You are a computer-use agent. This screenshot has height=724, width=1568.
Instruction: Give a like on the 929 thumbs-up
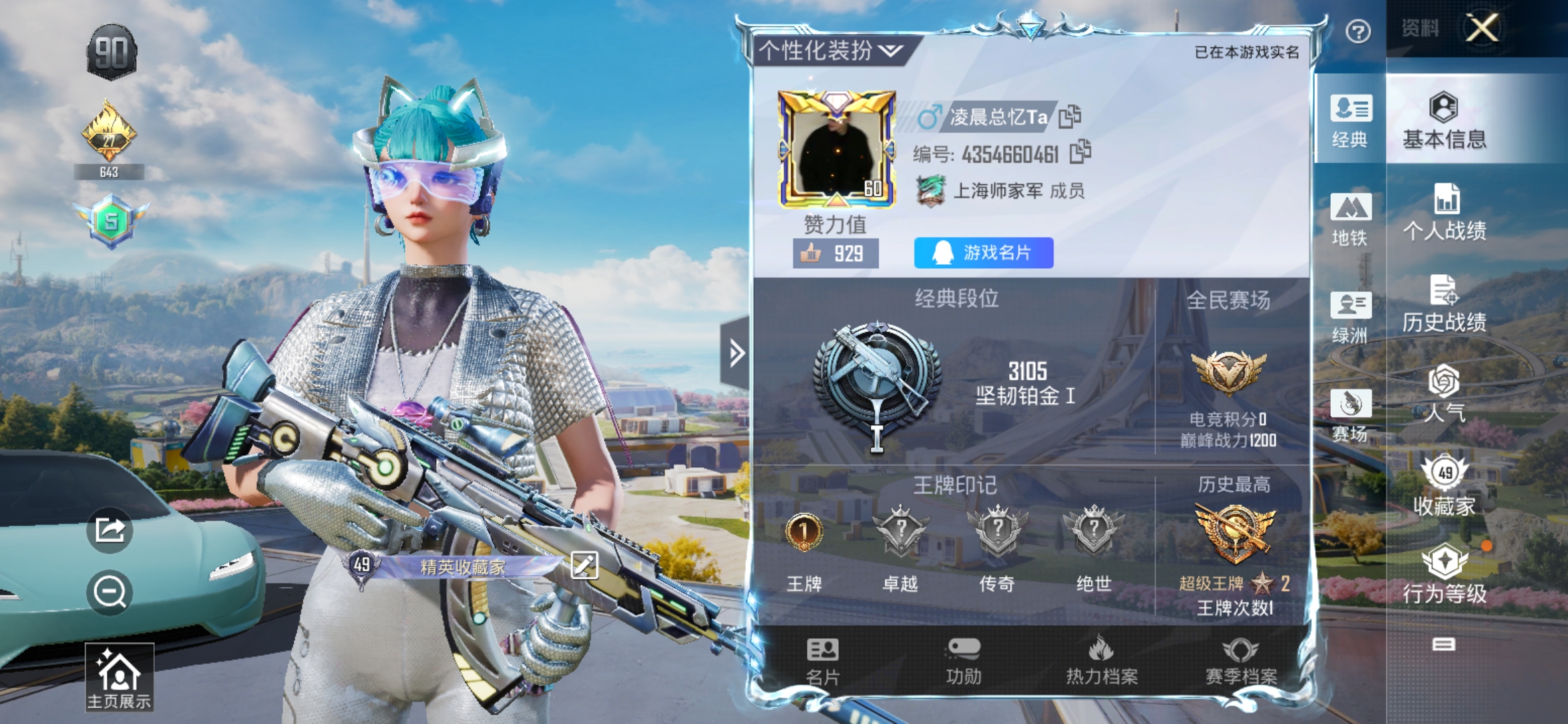[835, 253]
